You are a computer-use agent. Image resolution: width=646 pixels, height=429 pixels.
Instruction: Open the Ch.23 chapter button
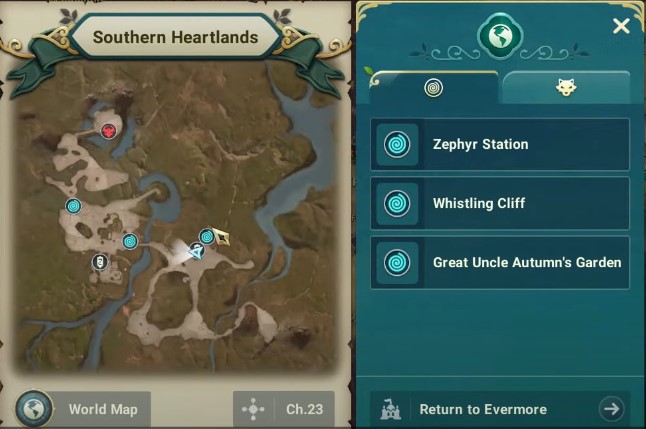click(302, 409)
